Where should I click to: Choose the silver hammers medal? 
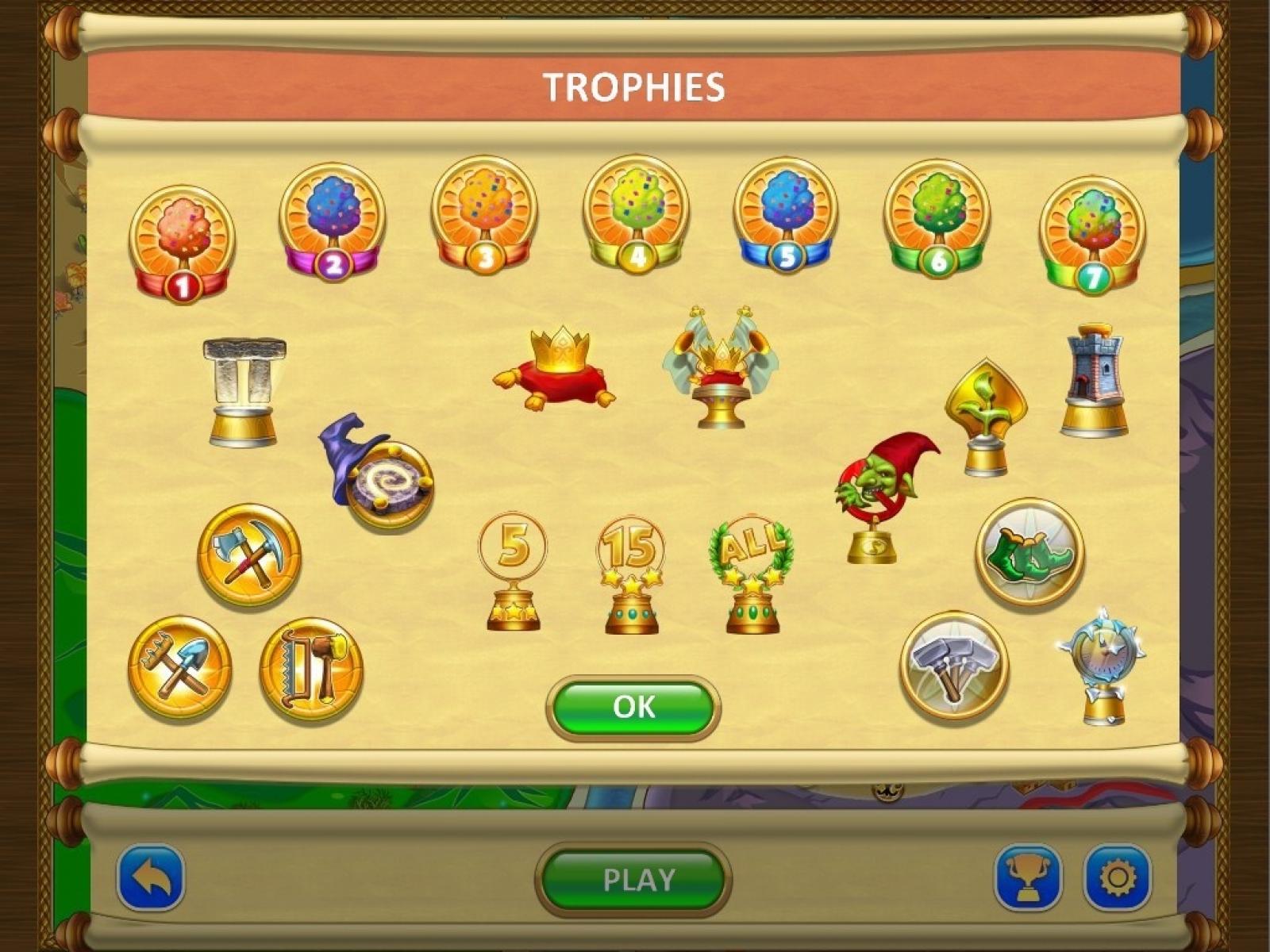click(954, 665)
